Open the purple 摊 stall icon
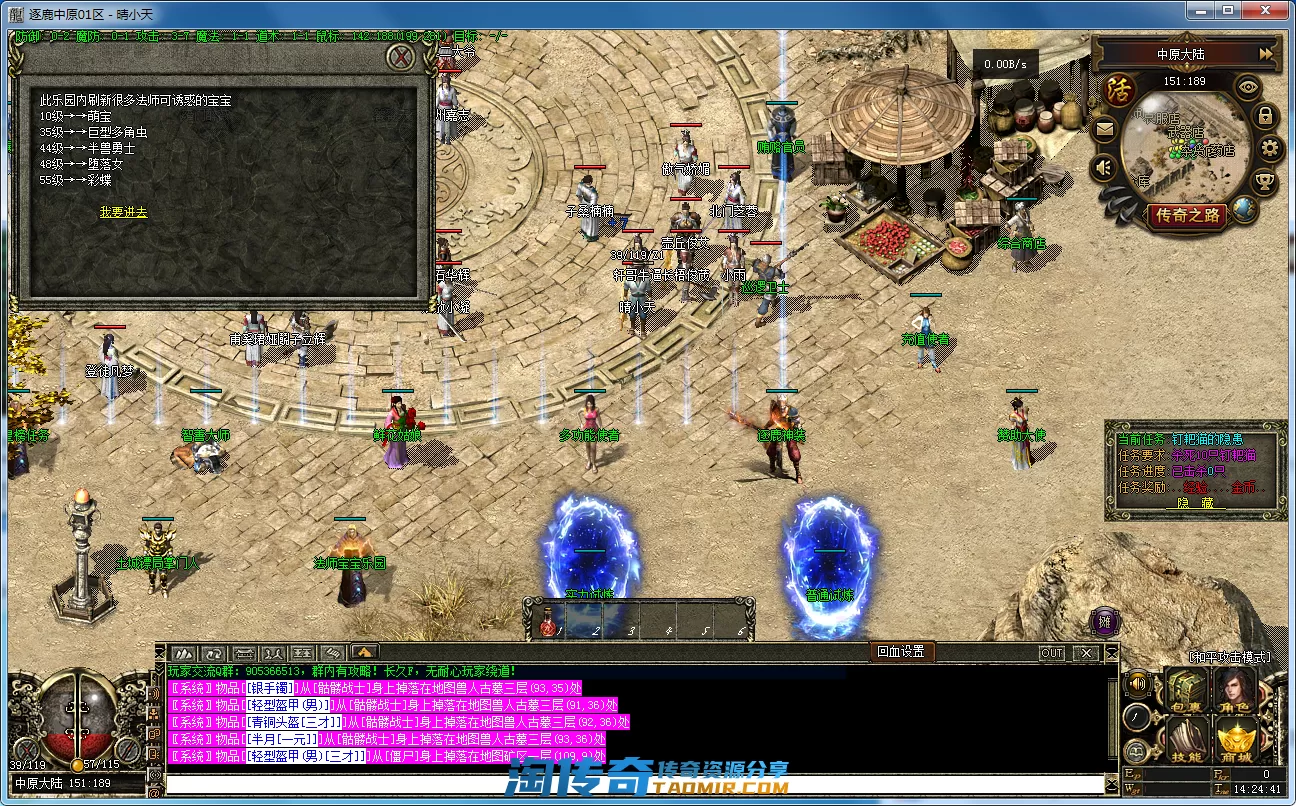 coord(1104,621)
